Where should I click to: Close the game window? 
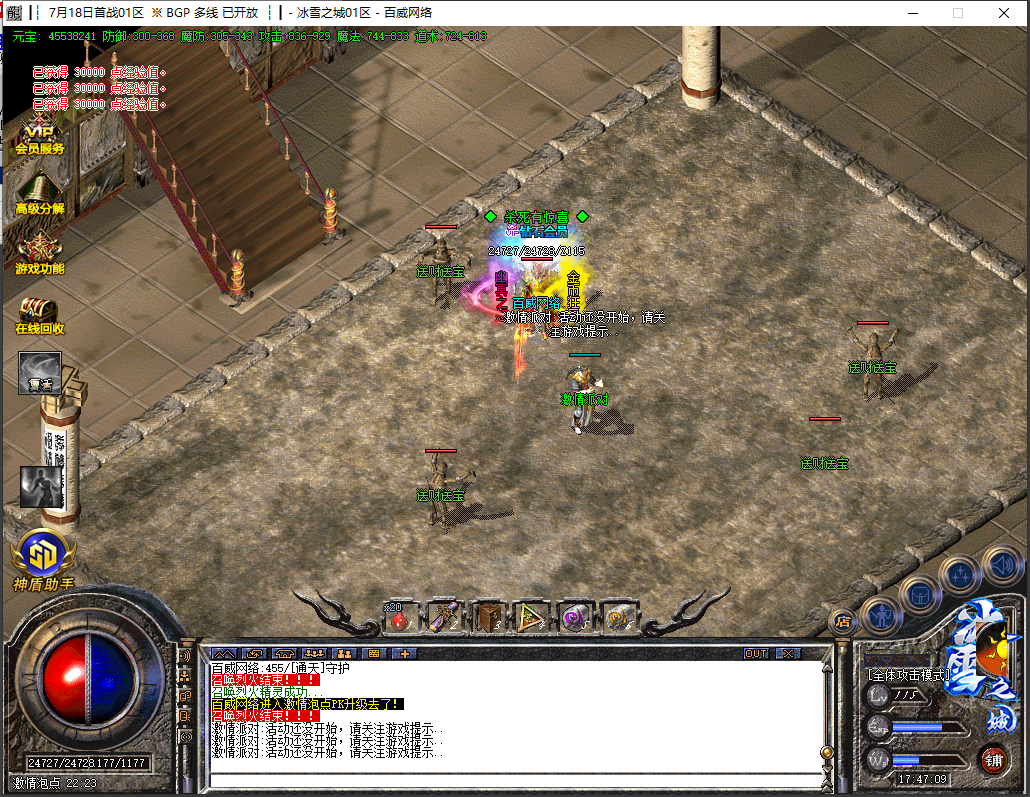[x=1003, y=13]
